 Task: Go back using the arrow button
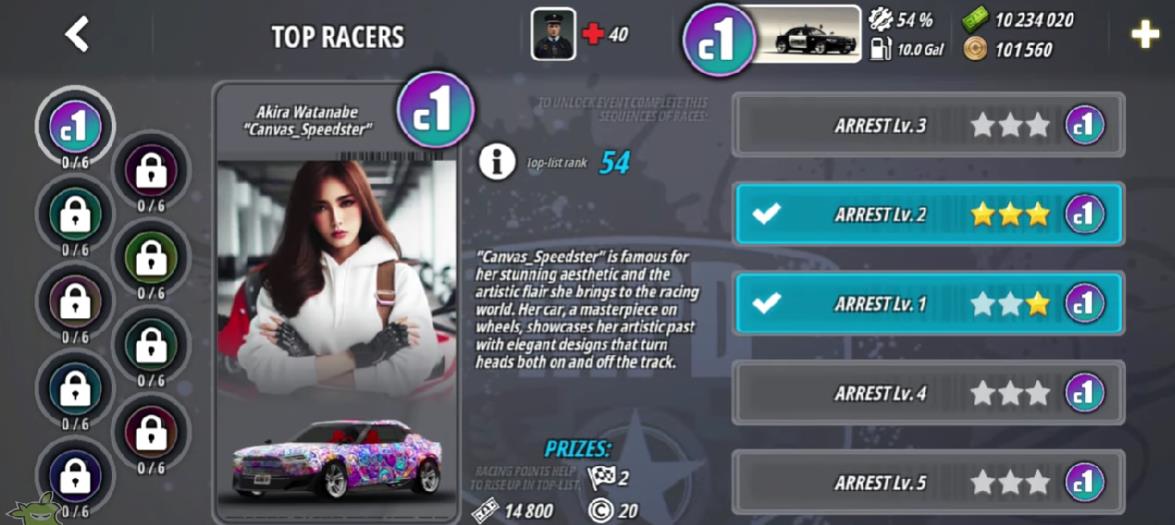[x=77, y=35]
